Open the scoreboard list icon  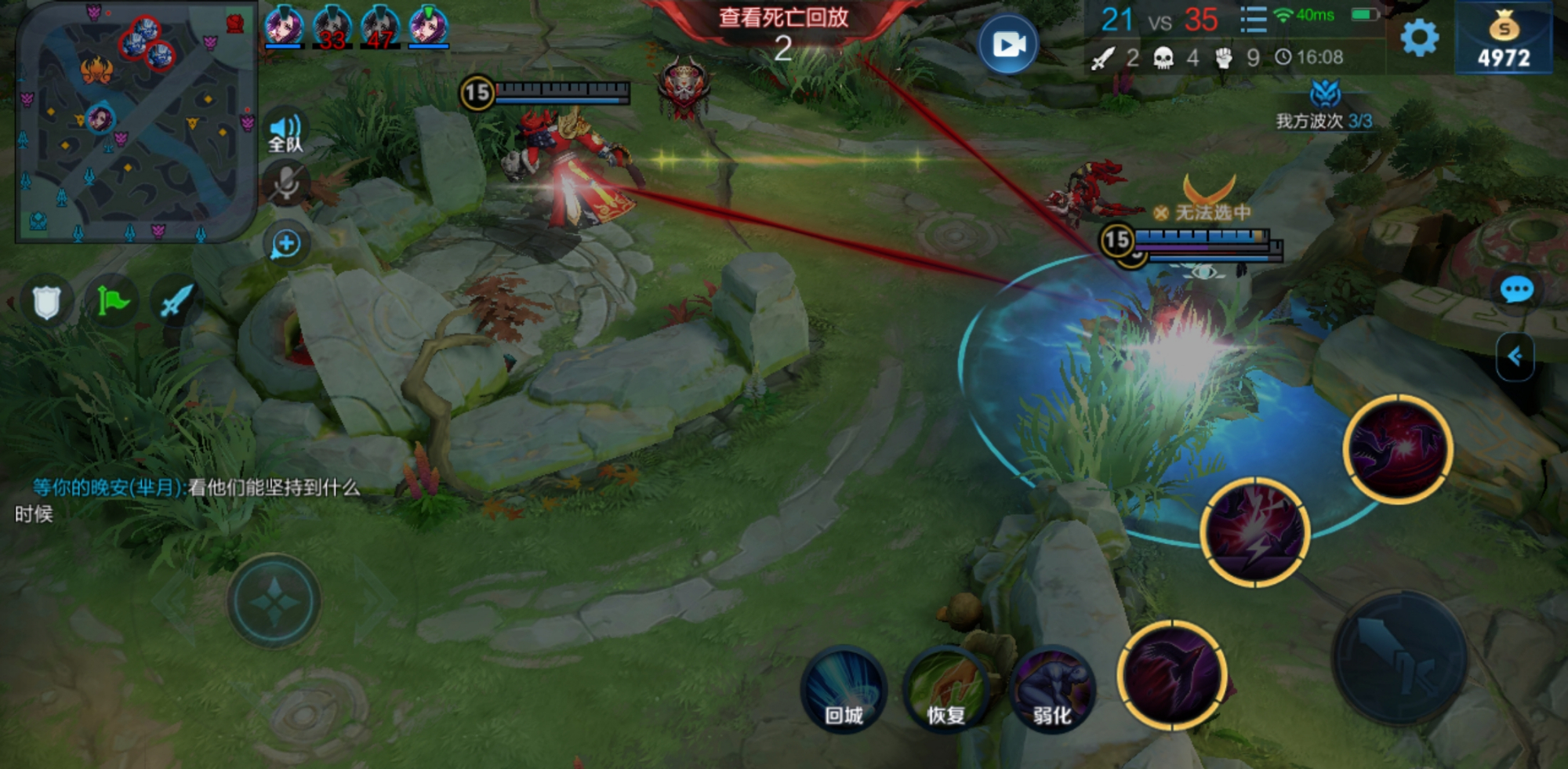click(x=1253, y=20)
